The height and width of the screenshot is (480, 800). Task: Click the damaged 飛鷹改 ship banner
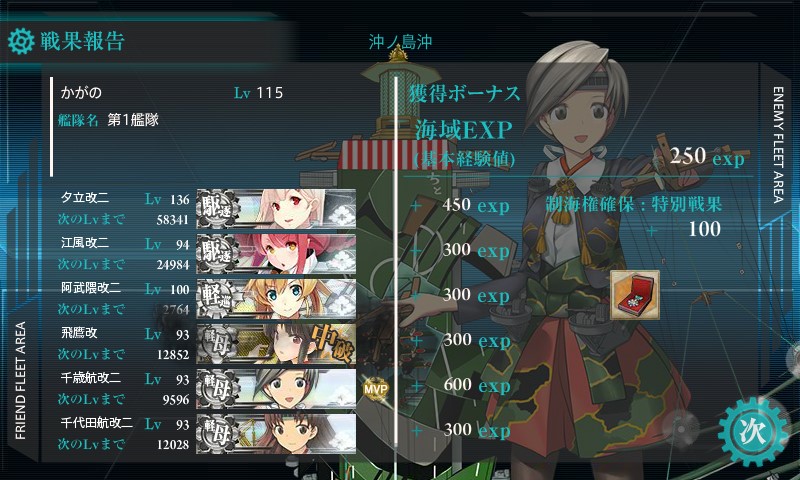pyautogui.click(x=276, y=342)
